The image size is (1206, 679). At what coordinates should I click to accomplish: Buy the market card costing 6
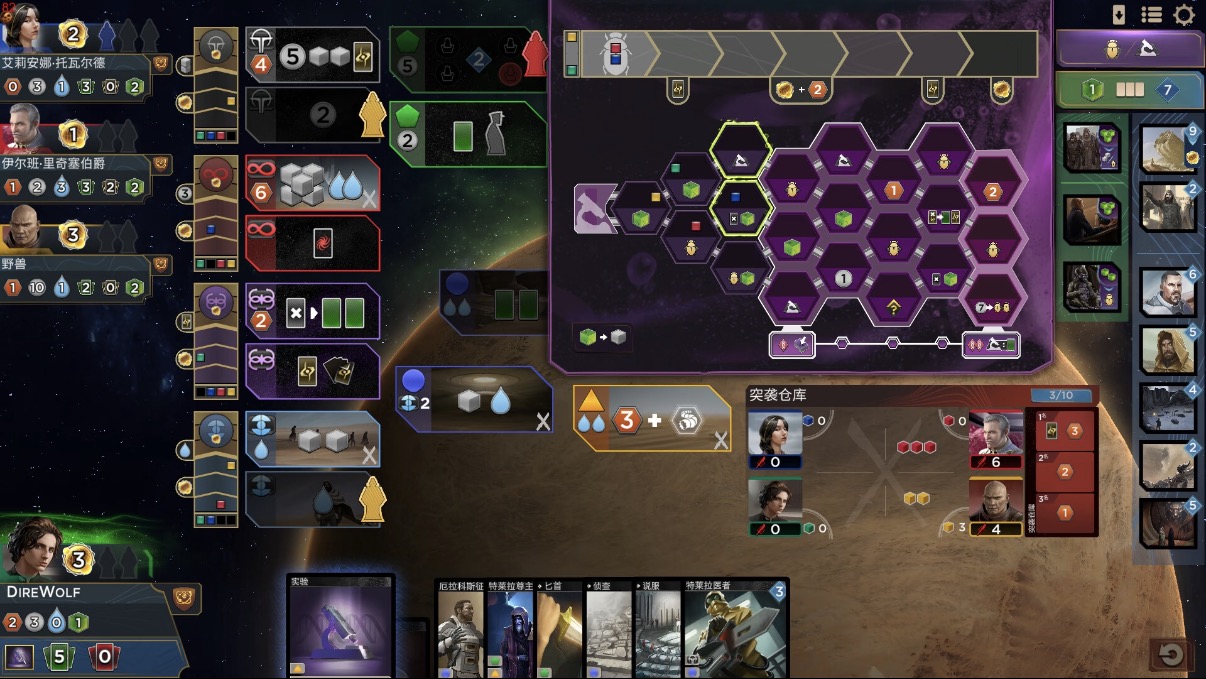(1168, 292)
